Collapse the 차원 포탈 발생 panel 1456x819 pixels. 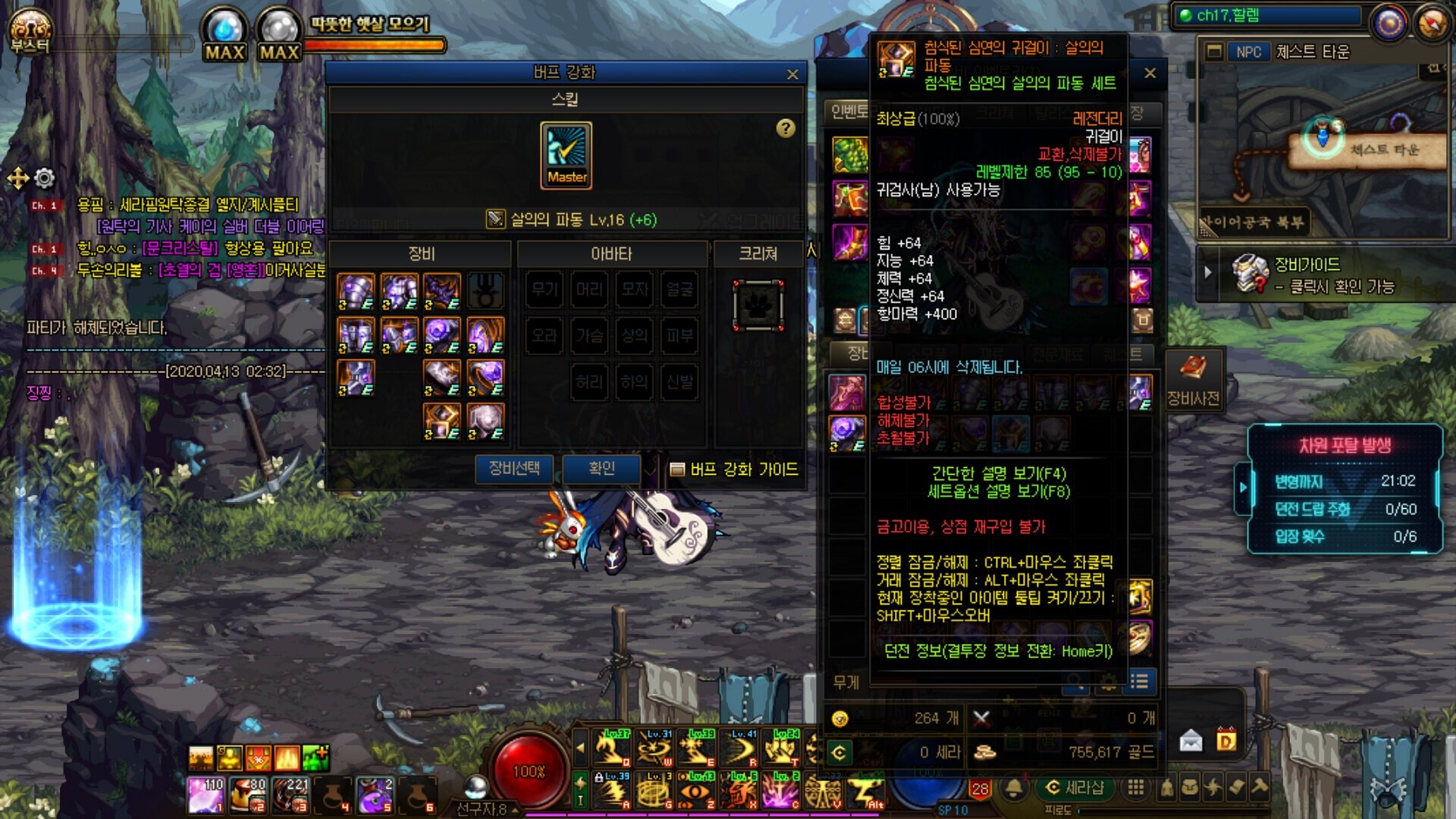pos(1243,487)
